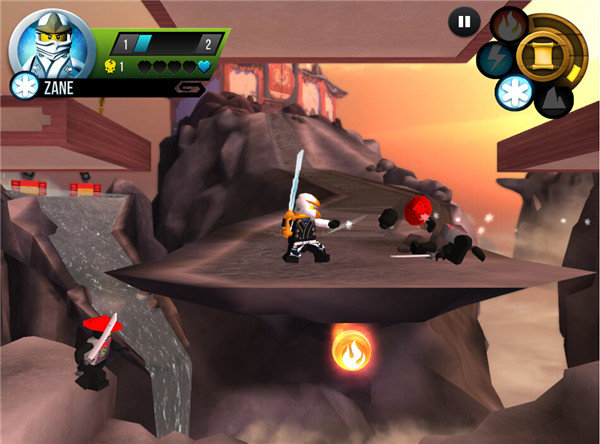Image resolution: width=600 pixels, height=444 pixels.
Task: Activate the earth mountain element
Action: (x=553, y=98)
